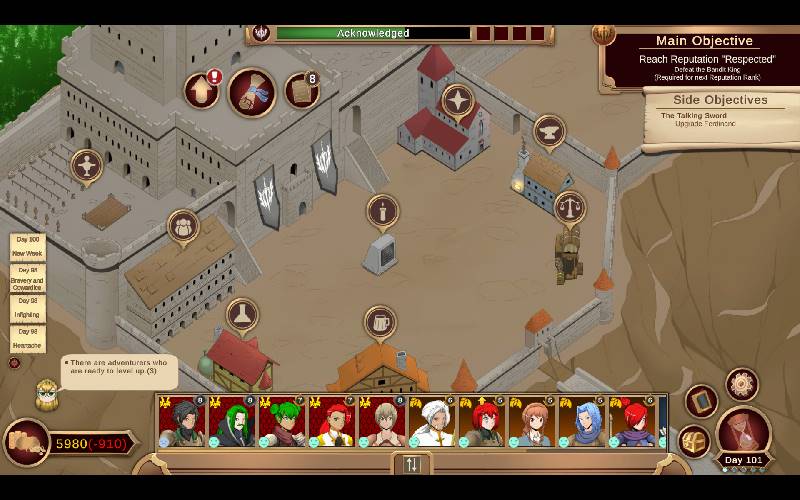Select the four-point star building marker
The image size is (800, 500).
(x=458, y=100)
